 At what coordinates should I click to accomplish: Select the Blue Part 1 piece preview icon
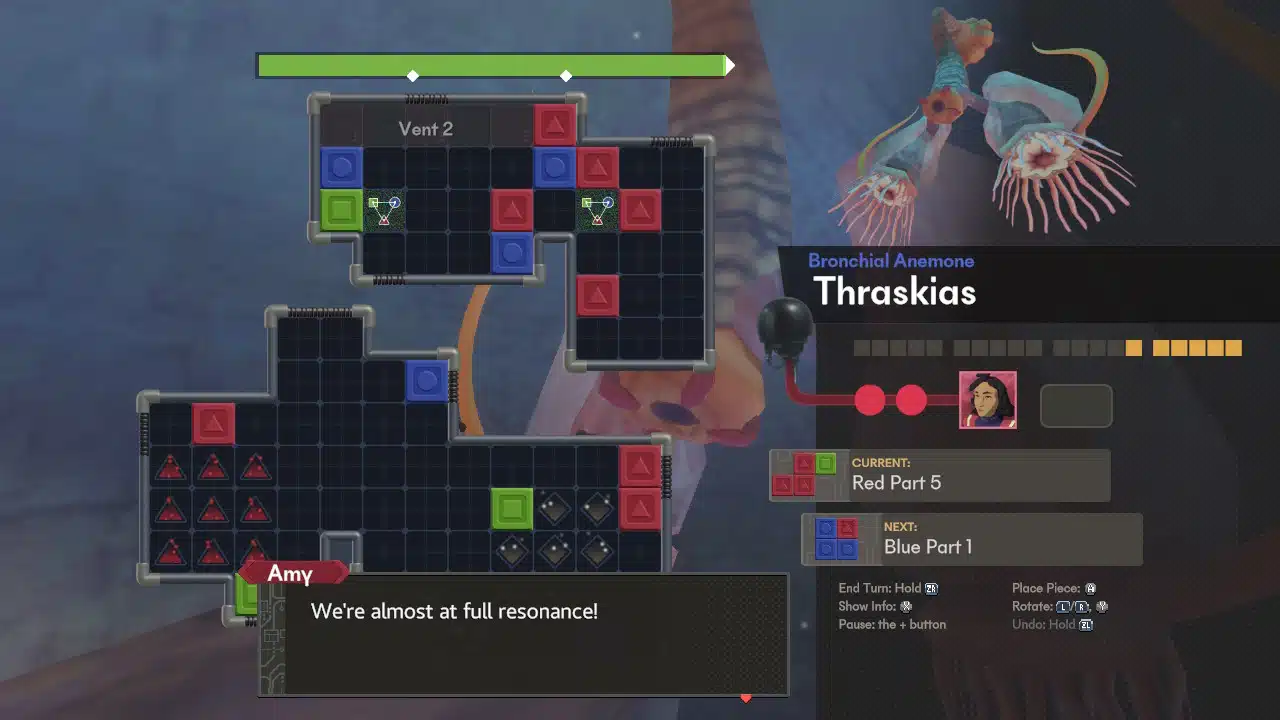838,539
